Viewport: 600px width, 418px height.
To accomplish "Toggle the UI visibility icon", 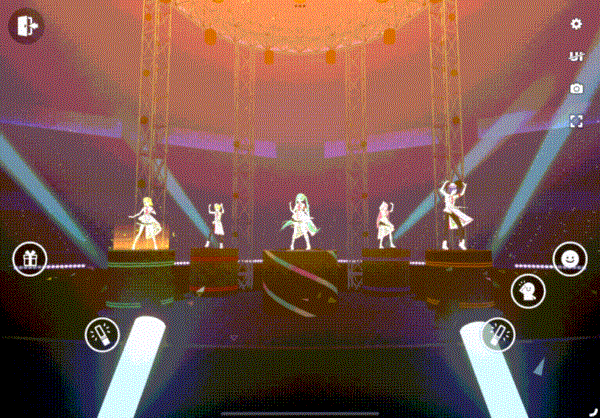I will click(576, 56).
